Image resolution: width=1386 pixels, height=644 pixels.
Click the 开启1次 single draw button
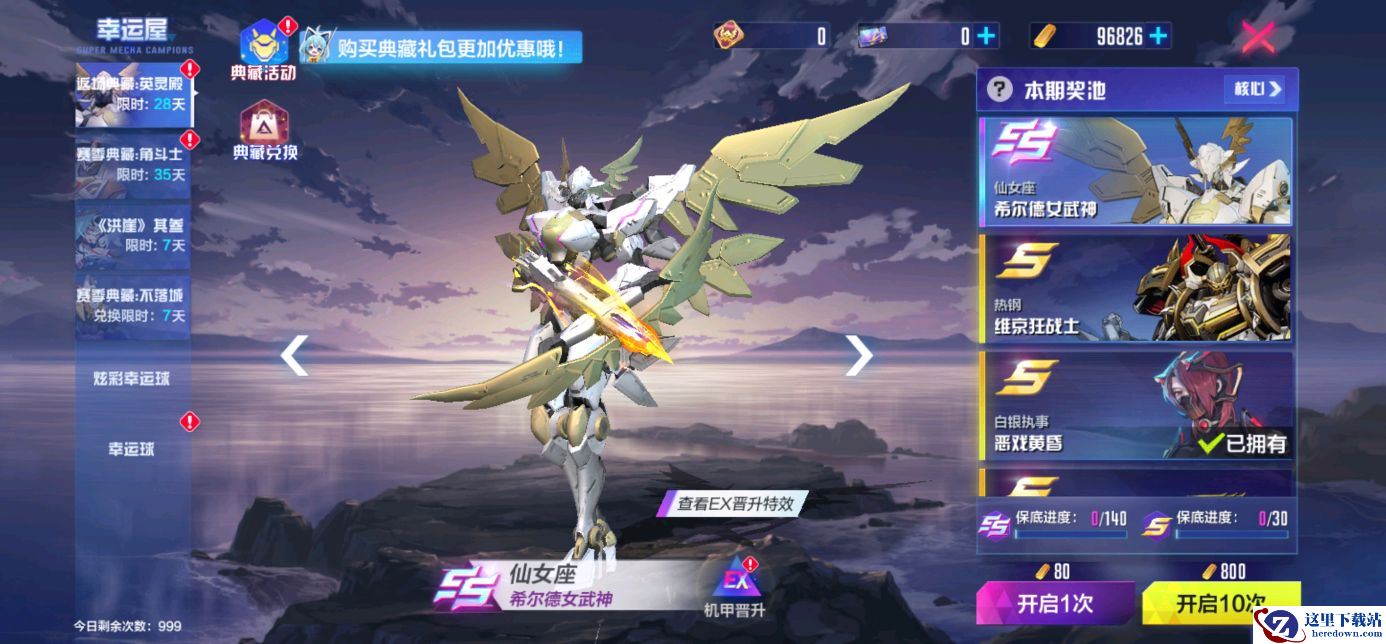click(1055, 603)
